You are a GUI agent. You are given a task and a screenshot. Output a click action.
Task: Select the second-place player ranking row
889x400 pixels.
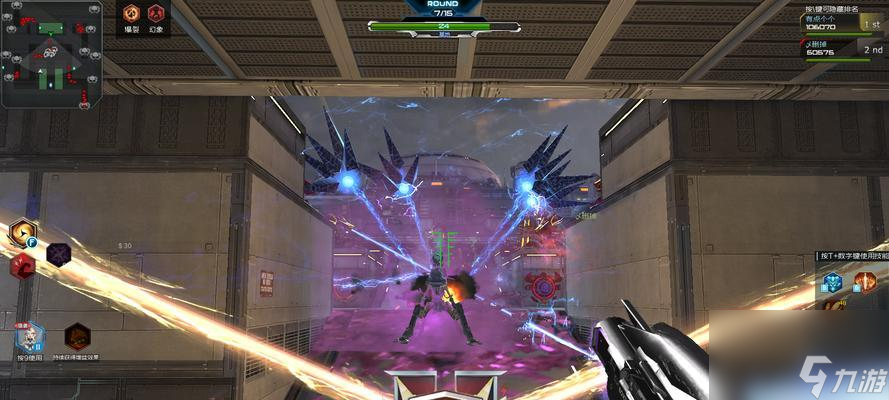pyautogui.click(x=844, y=49)
